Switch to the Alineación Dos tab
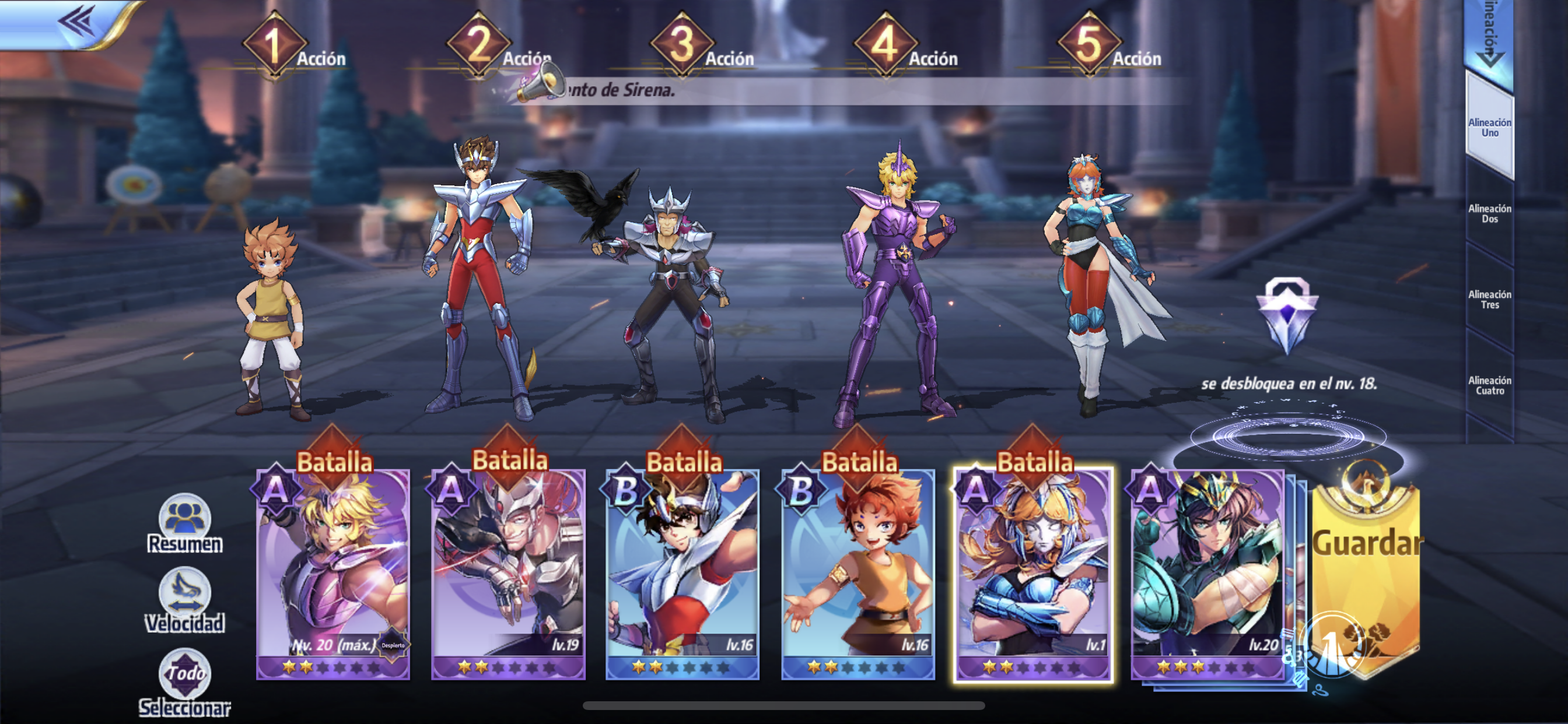The image size is (1568, 724). coord(1489,213)
